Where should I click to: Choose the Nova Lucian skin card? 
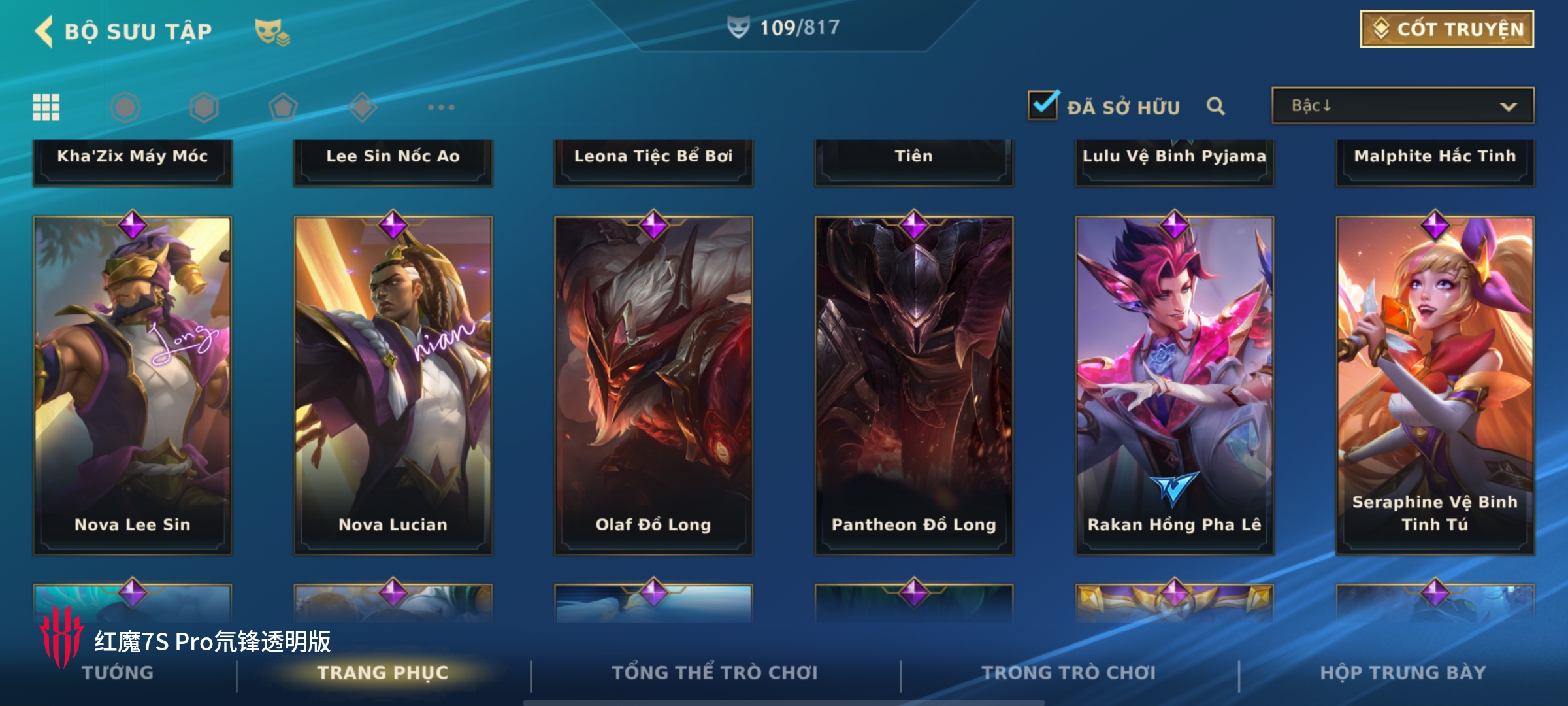coord(393,386)
